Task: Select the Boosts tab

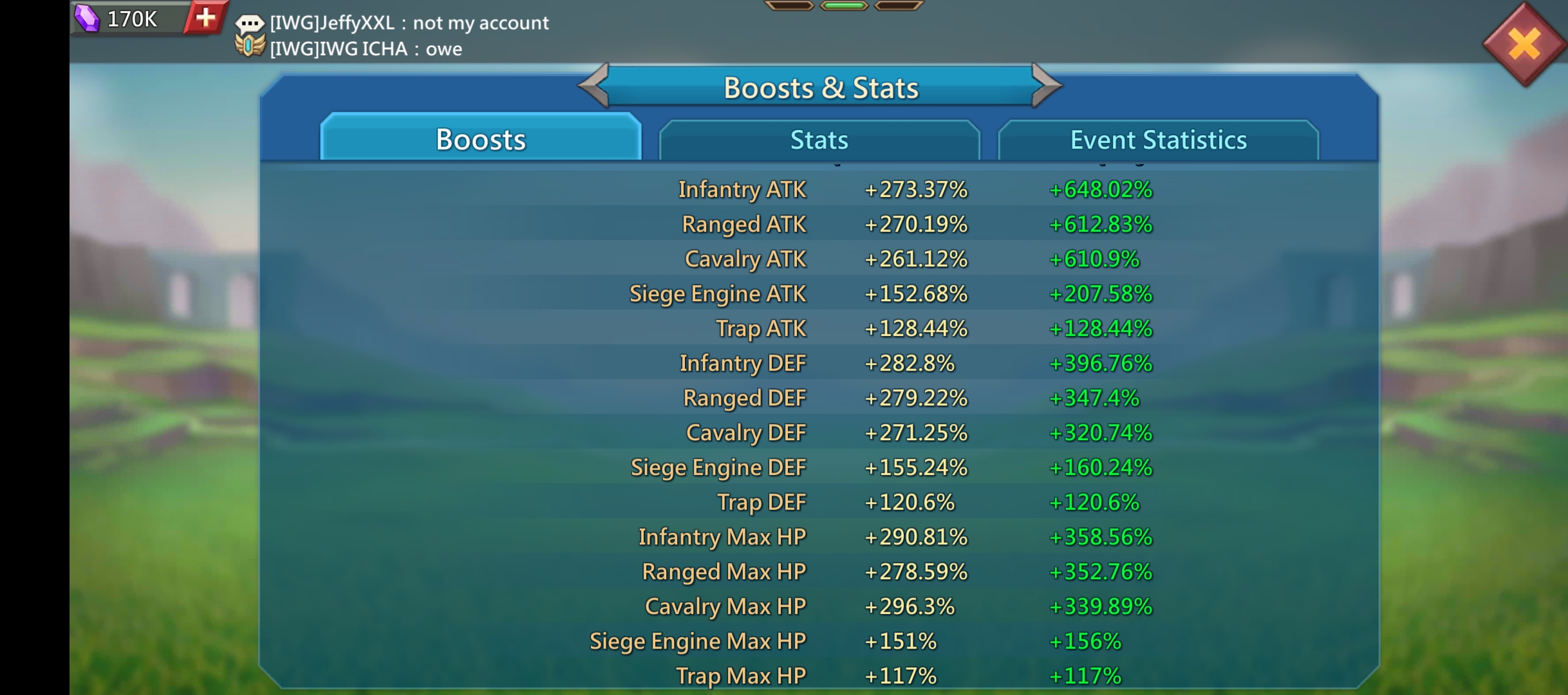Action: tap(481, 138)
